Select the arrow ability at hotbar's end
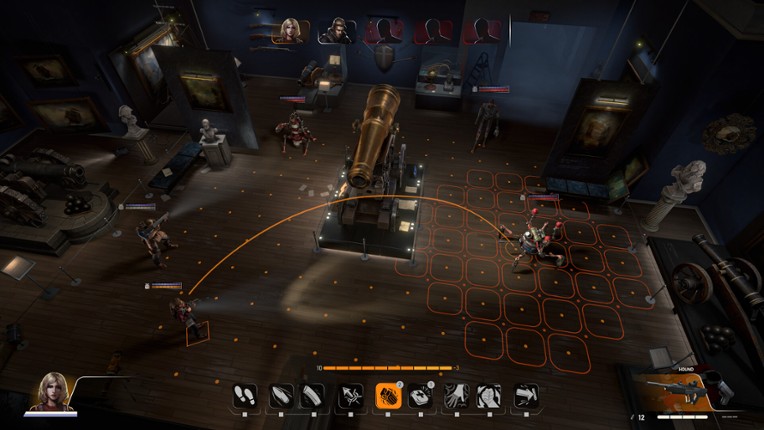Screen dimensions: 764x430 [526, 395]
